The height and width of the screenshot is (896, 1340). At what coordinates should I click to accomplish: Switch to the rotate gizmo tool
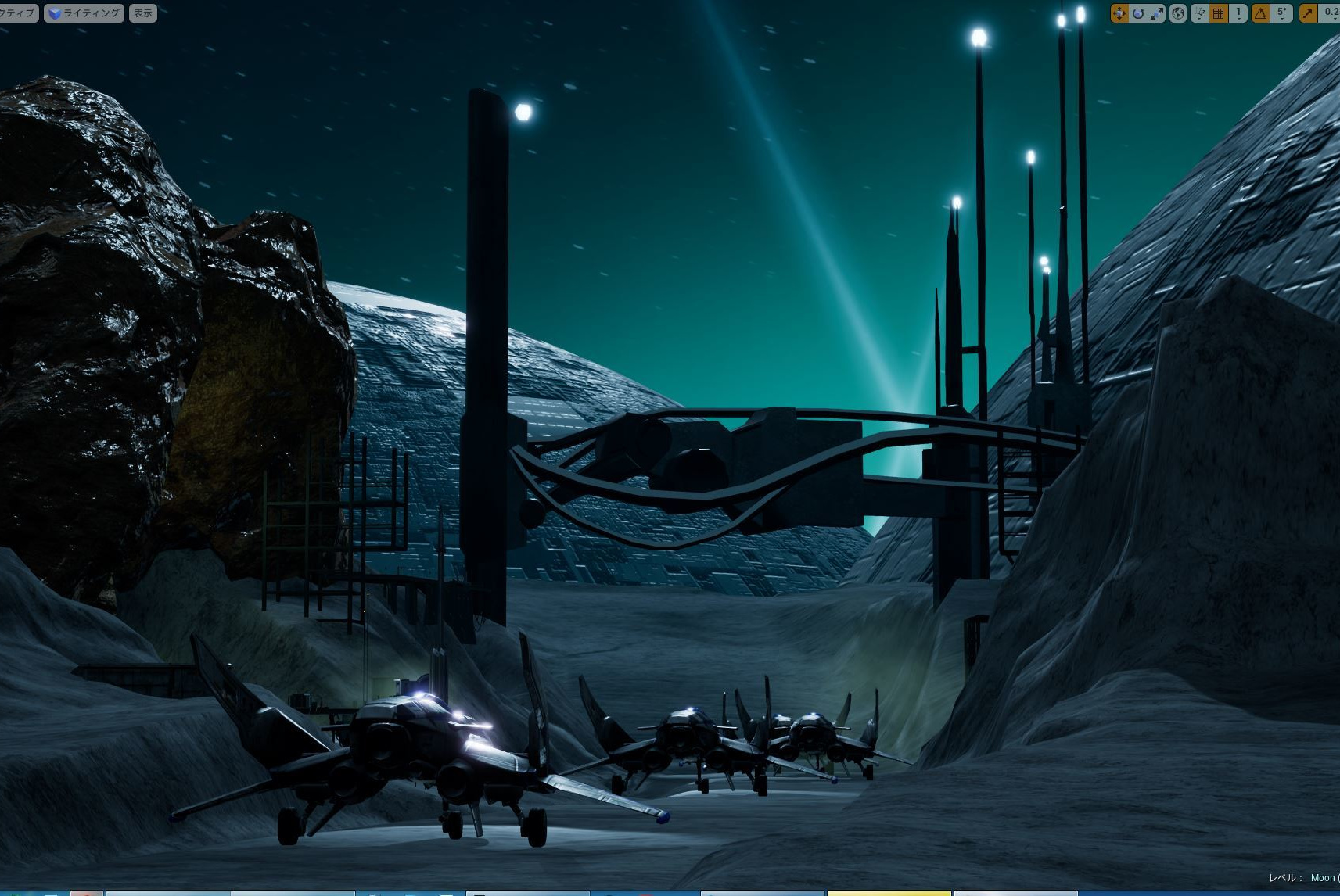(1138, 13)
